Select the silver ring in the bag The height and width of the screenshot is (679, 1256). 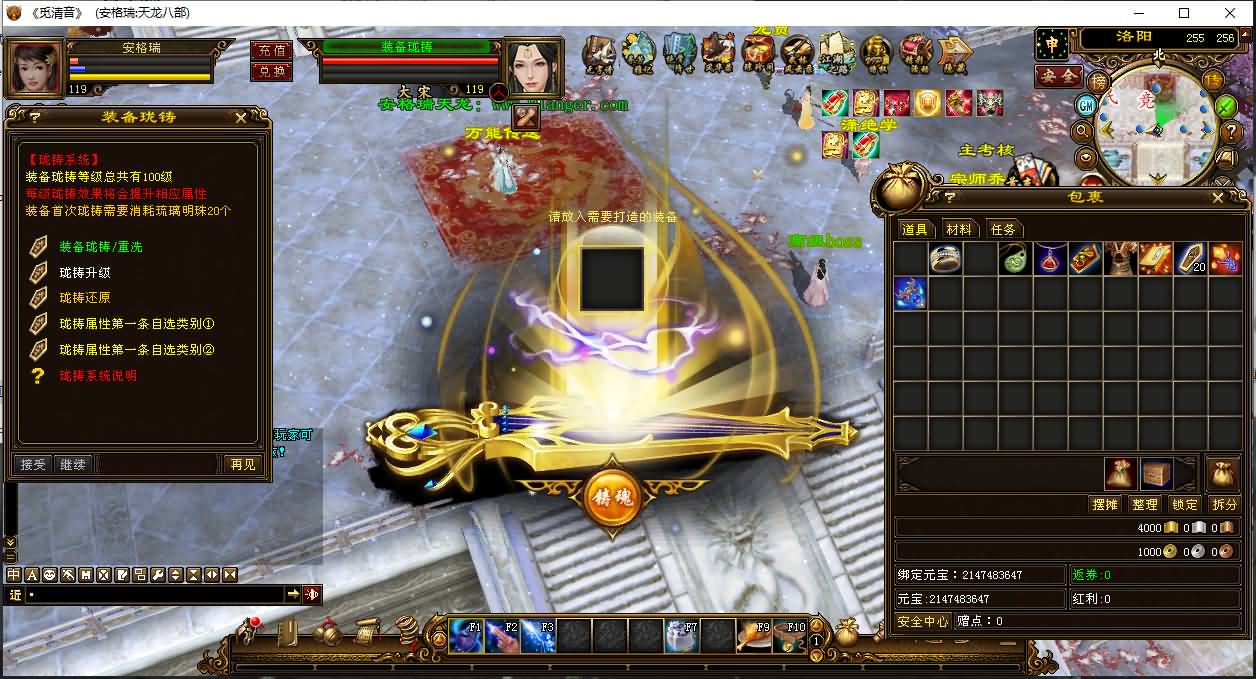pos(945,259)
